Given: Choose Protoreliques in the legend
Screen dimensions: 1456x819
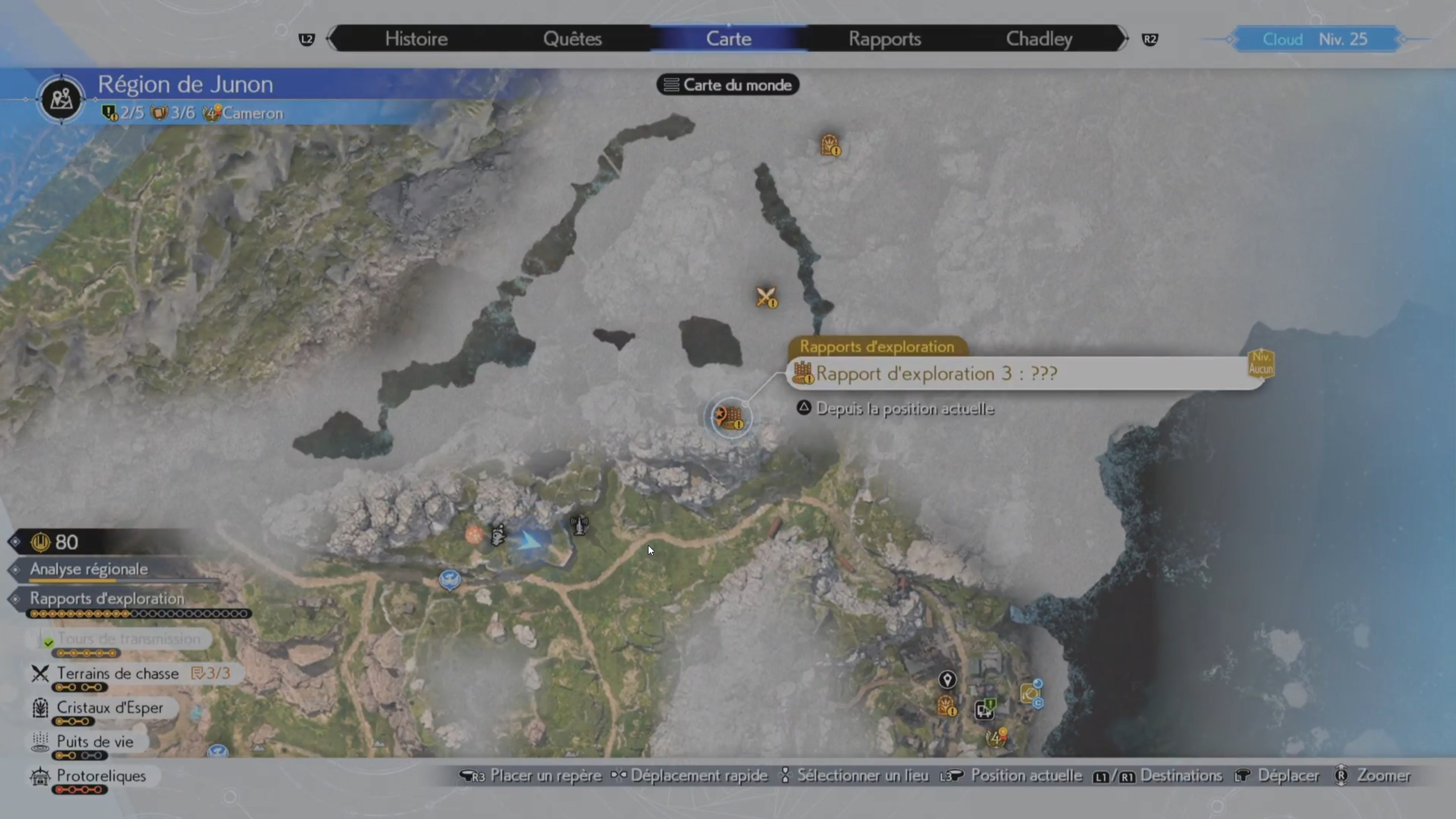Looking at the screenshot, I should pyautogui.click(x=101, y=776).
